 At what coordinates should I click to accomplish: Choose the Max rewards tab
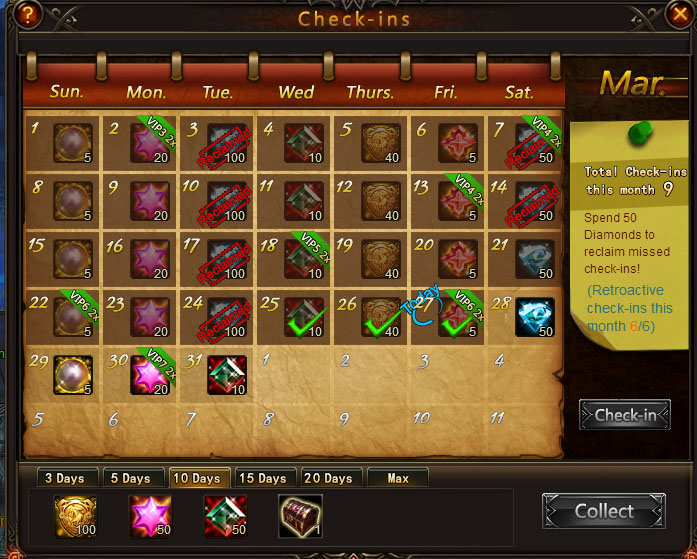(398, 478)
